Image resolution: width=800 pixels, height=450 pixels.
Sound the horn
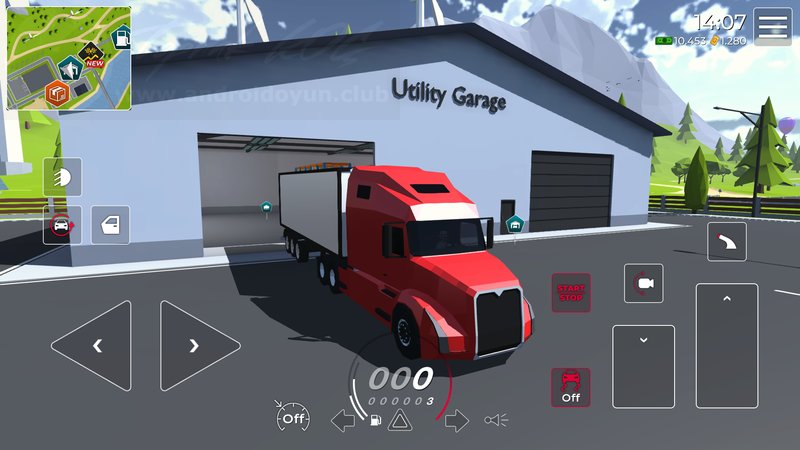tap(496, 420)
